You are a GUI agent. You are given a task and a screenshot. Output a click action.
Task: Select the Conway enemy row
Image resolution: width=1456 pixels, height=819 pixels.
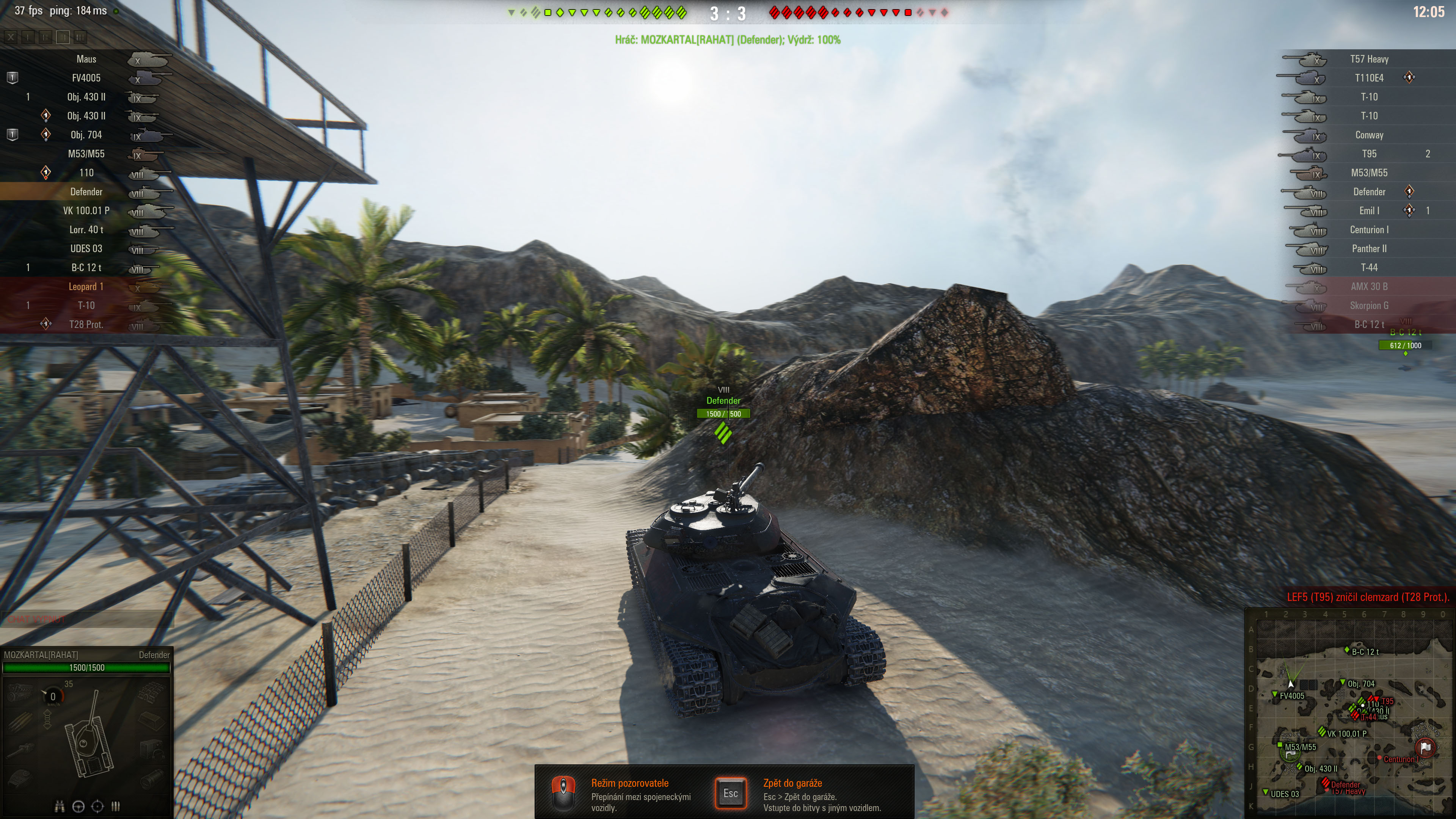pyautogui.click(x=1368, y=135)
